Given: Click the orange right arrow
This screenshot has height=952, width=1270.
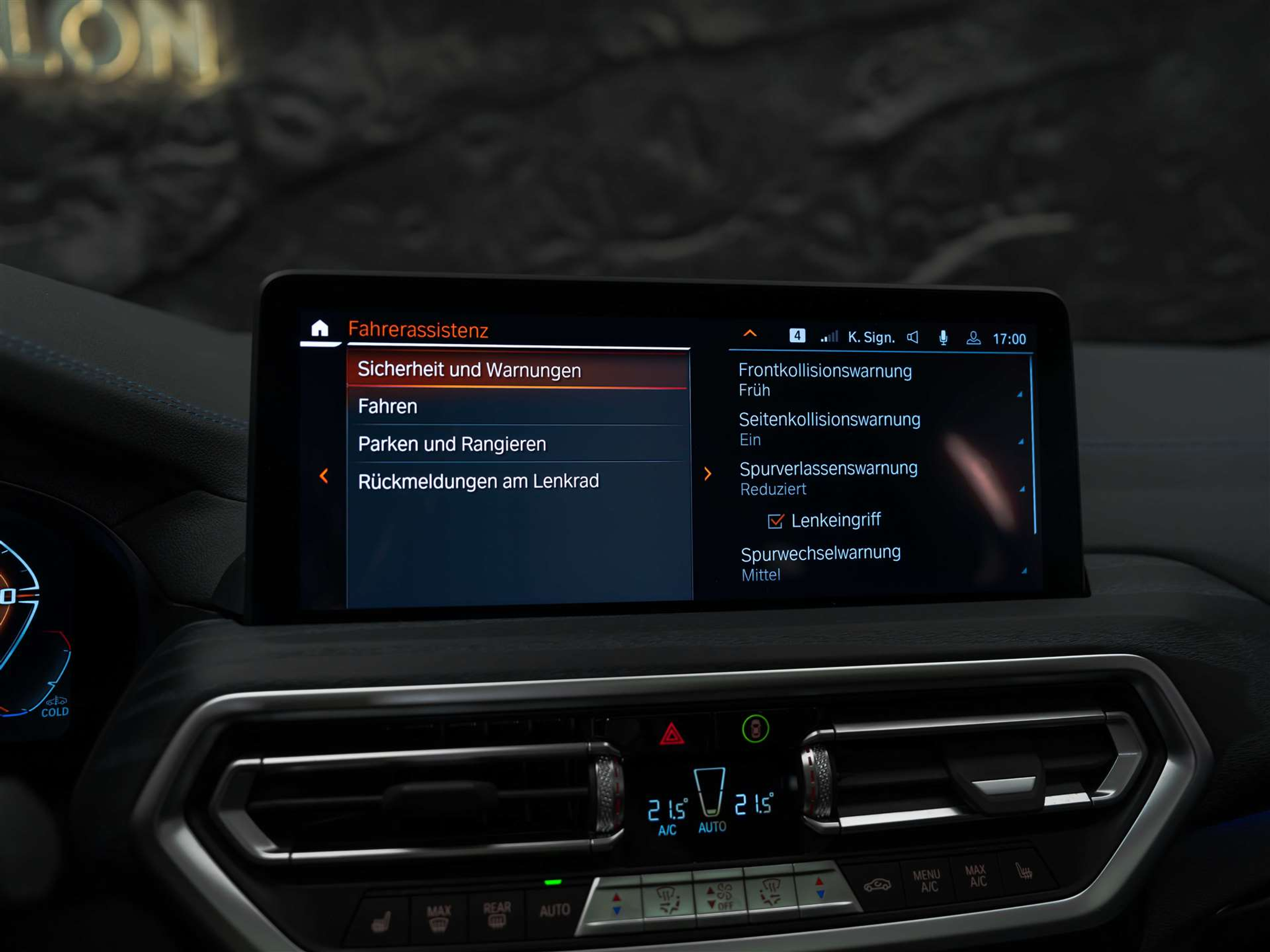Looking at the screenshot, I should [x=708, y=474].
